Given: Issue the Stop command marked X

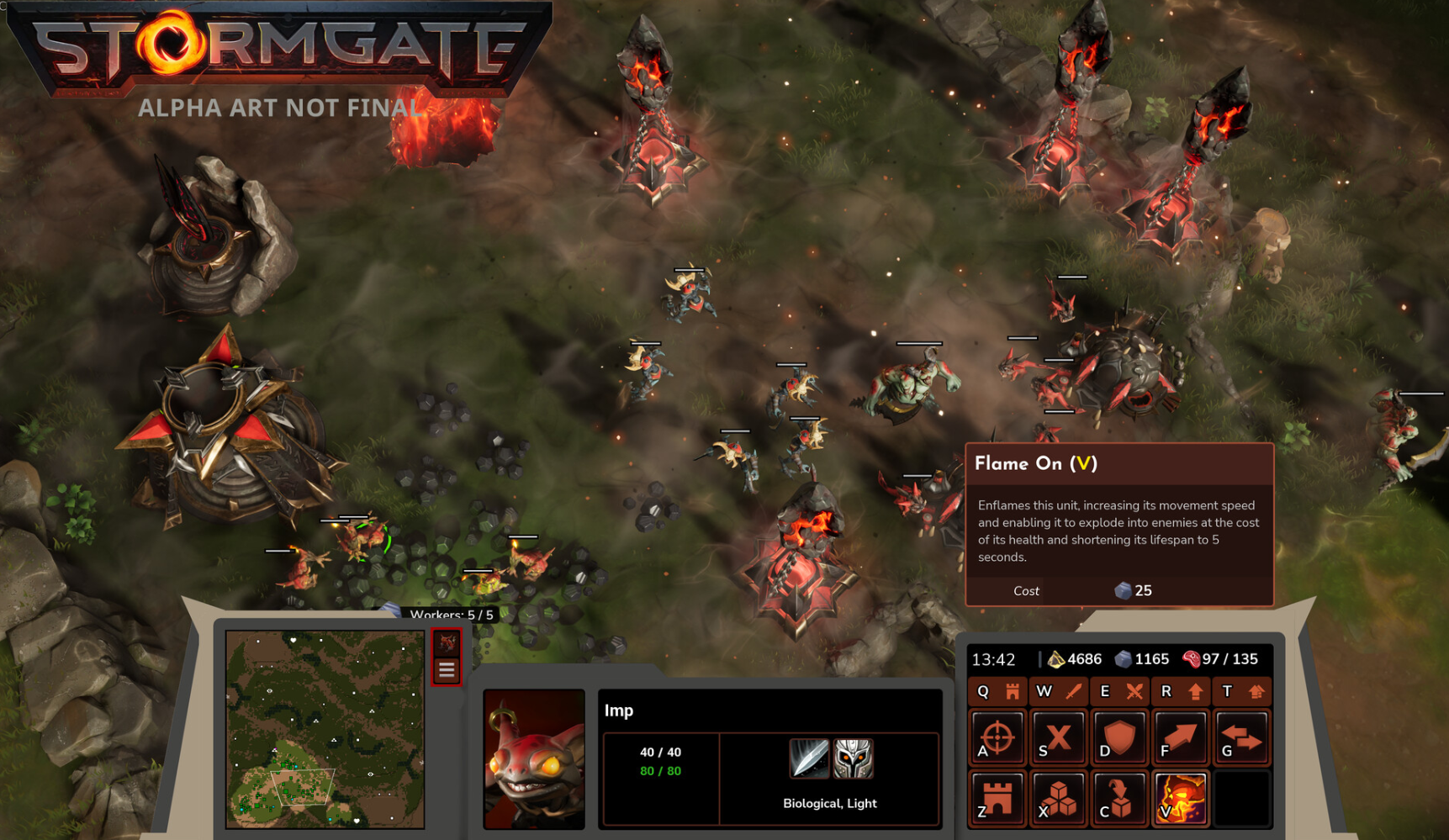Looking at the screenshot, I should click(x=1058, y=738).
